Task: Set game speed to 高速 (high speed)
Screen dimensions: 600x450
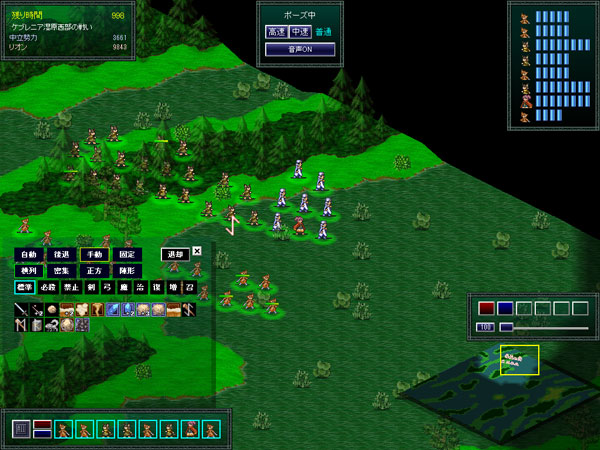Action: point(275,32)
